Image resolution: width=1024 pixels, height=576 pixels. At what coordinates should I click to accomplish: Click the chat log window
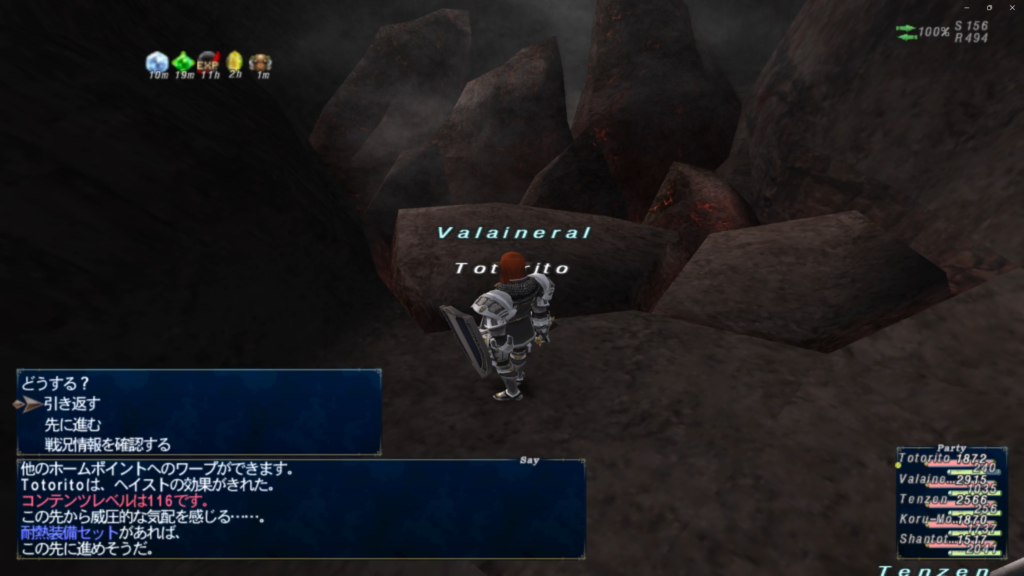tap(300, 508)
